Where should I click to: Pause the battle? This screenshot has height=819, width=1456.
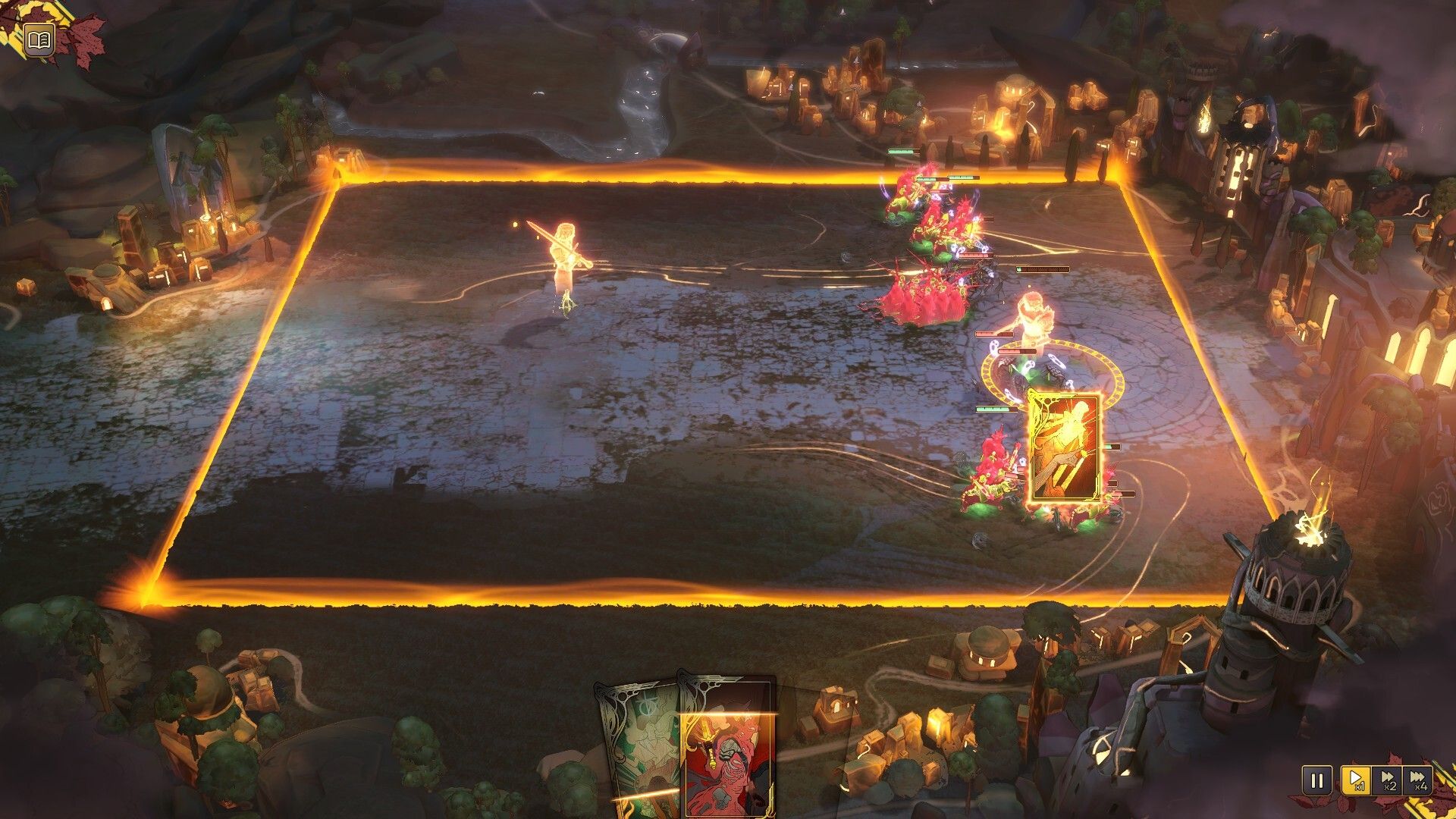[x=1316, y=780]
